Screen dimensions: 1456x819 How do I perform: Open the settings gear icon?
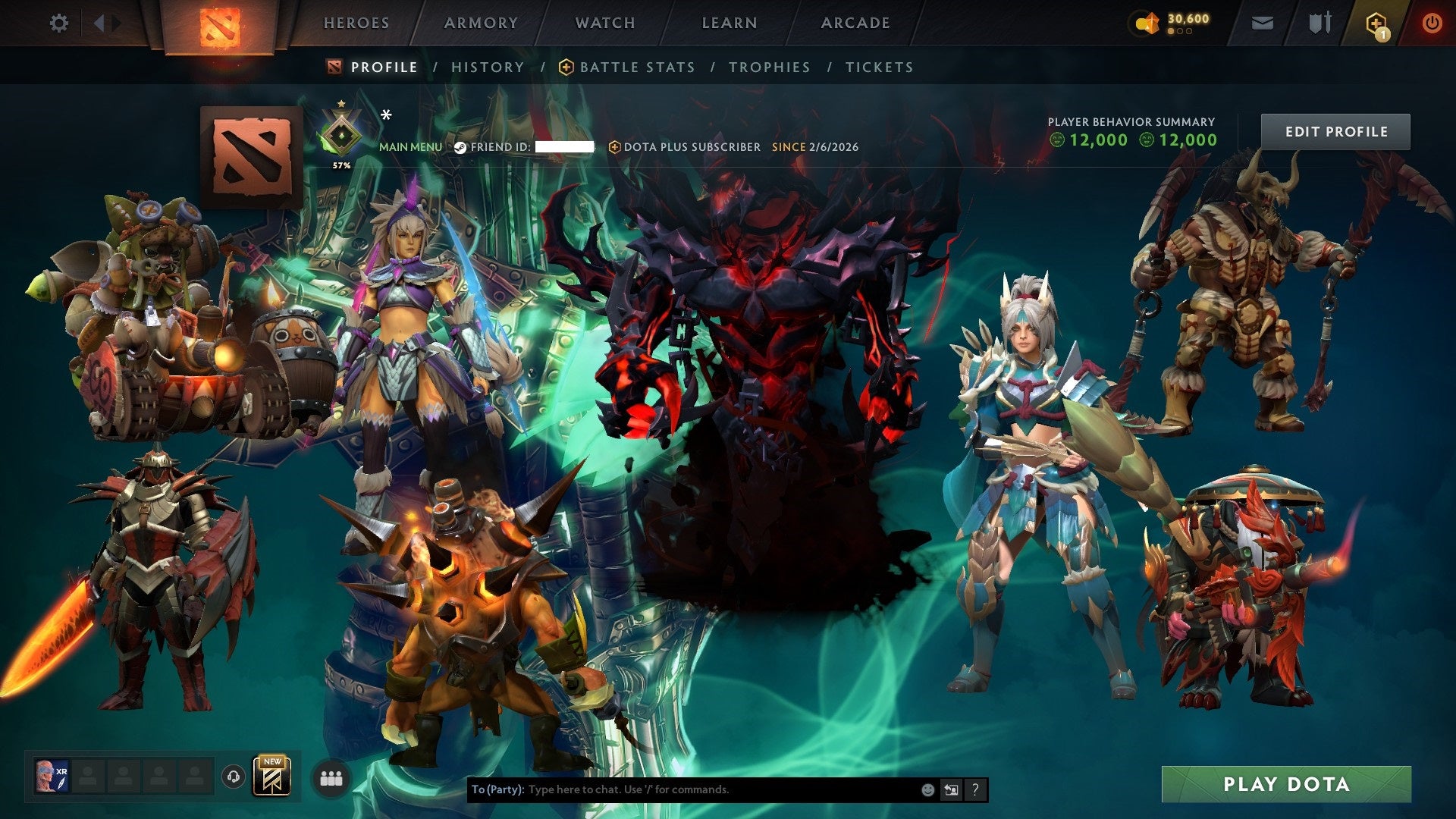click(x=59, y=23)
